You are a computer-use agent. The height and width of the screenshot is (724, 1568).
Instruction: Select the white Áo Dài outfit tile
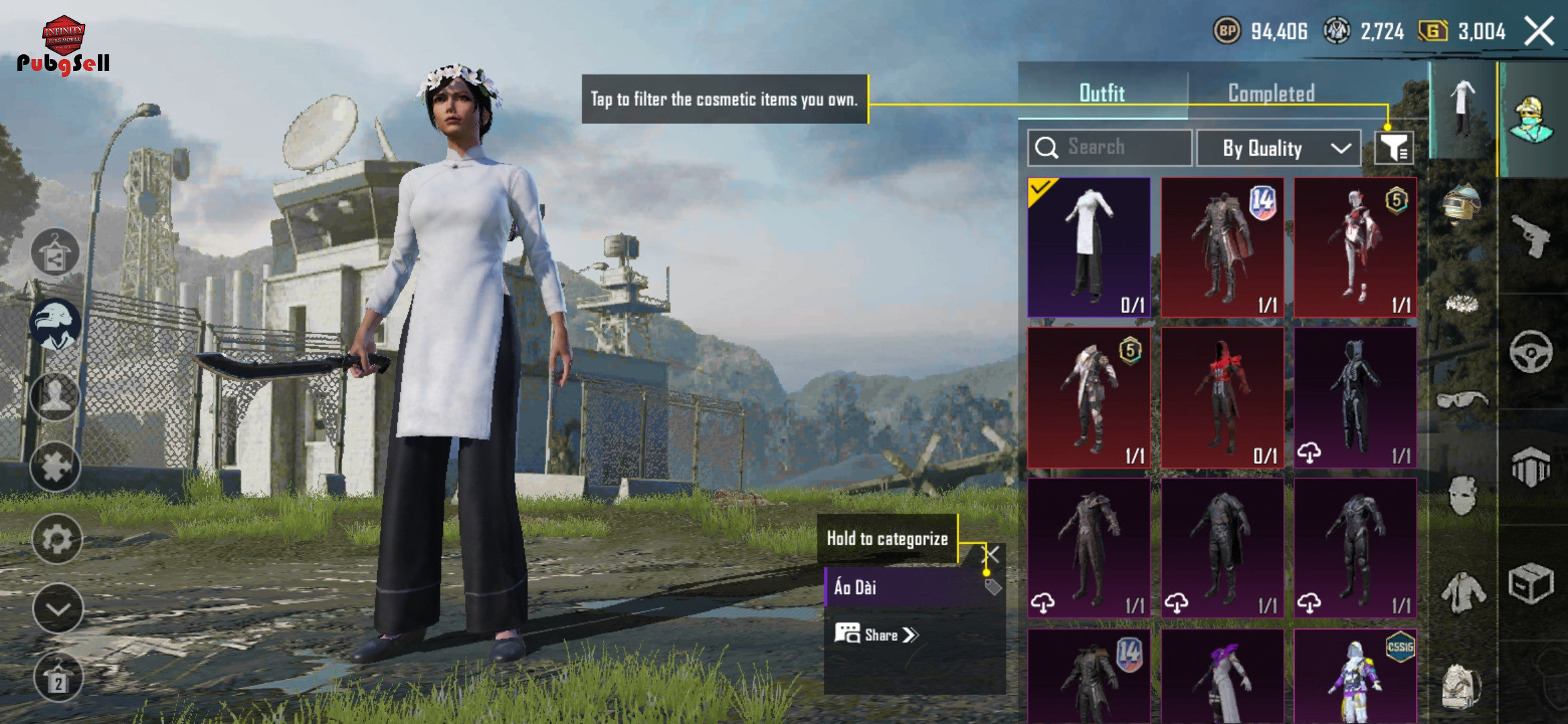coord(1089,247)
